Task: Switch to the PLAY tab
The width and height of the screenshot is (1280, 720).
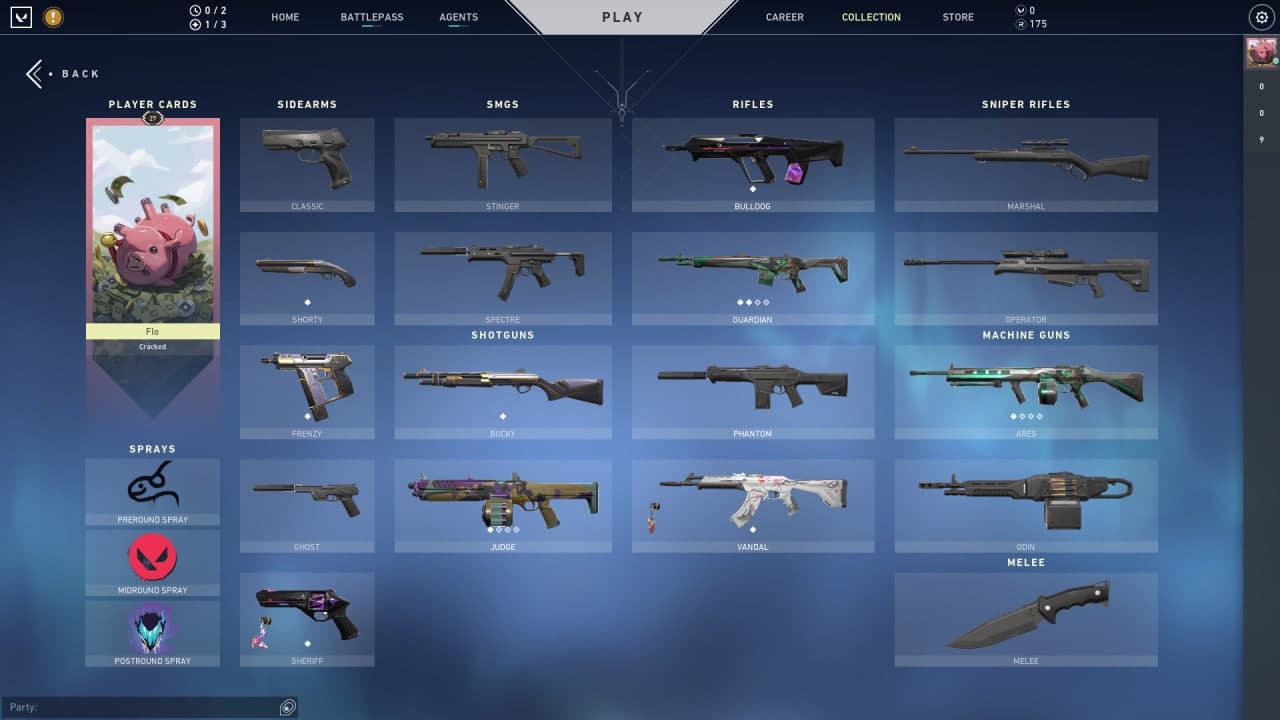Action: click(622, 16)
